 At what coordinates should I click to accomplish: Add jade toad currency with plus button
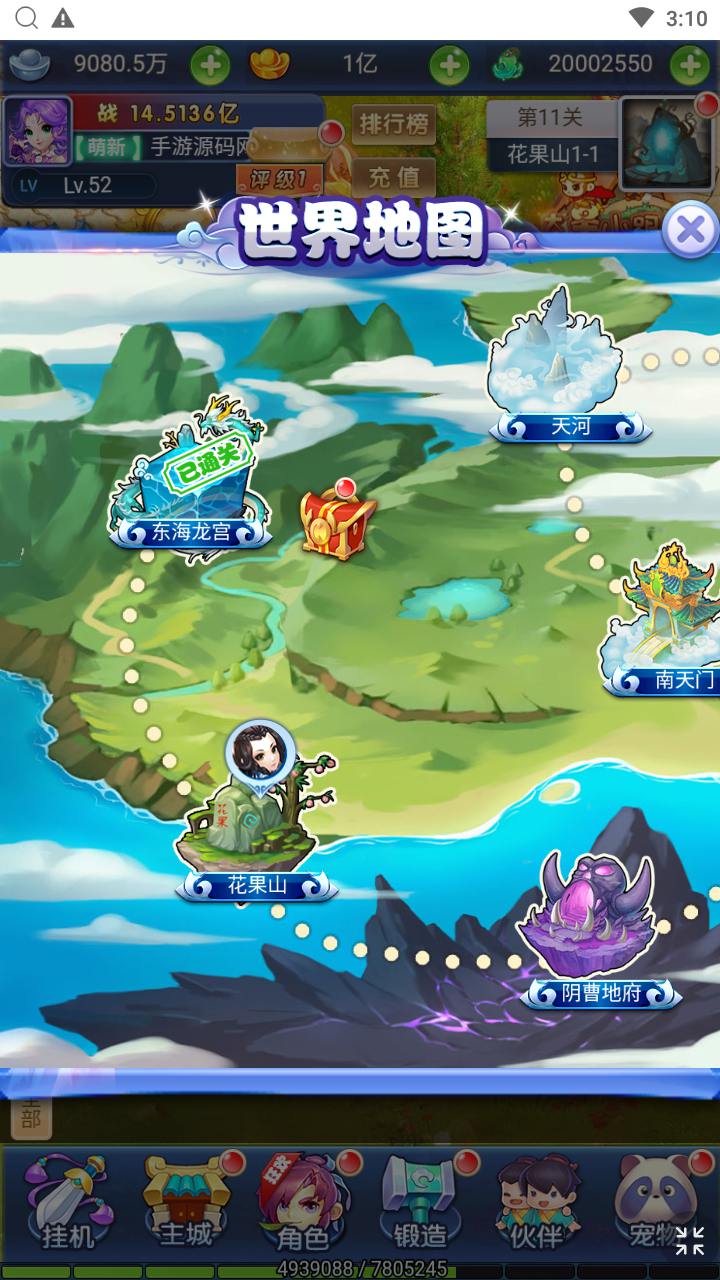click(689, 65)
